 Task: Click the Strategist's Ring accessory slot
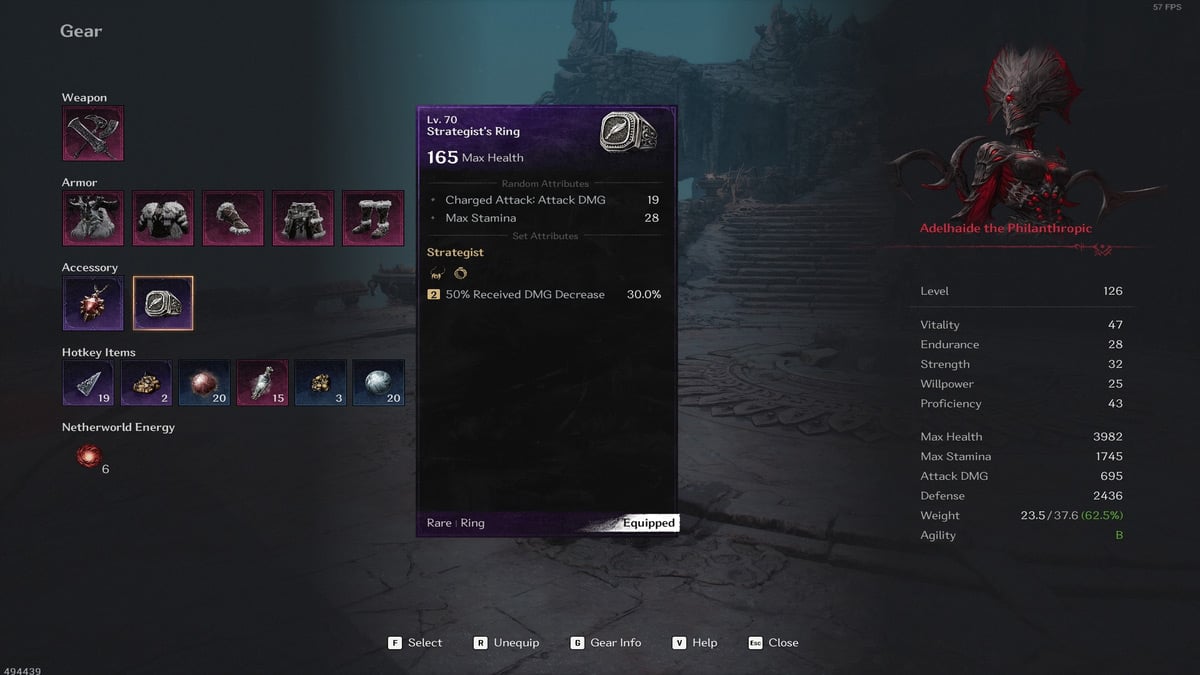(x=163, y=303)
